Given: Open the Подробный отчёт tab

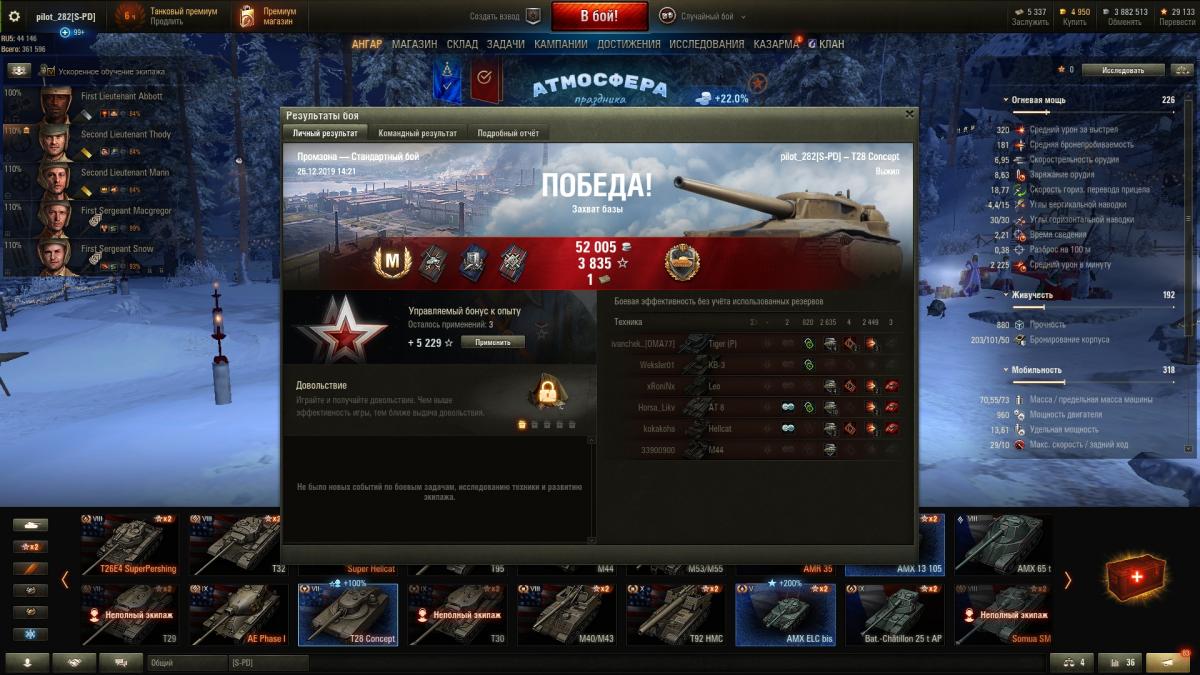Looking at the screenshot, I should point(508,133).
